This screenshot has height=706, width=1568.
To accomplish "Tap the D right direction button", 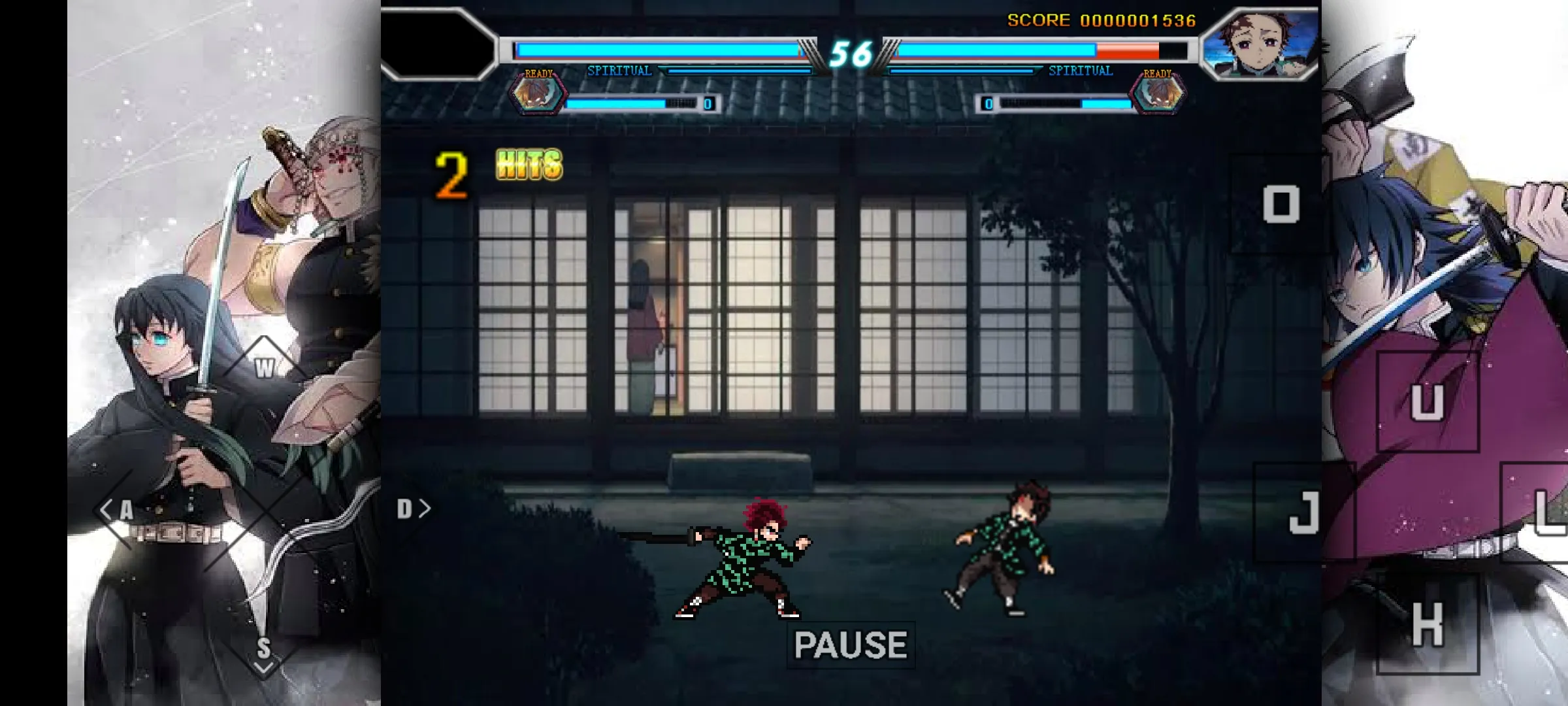I will tap(413, 509).
